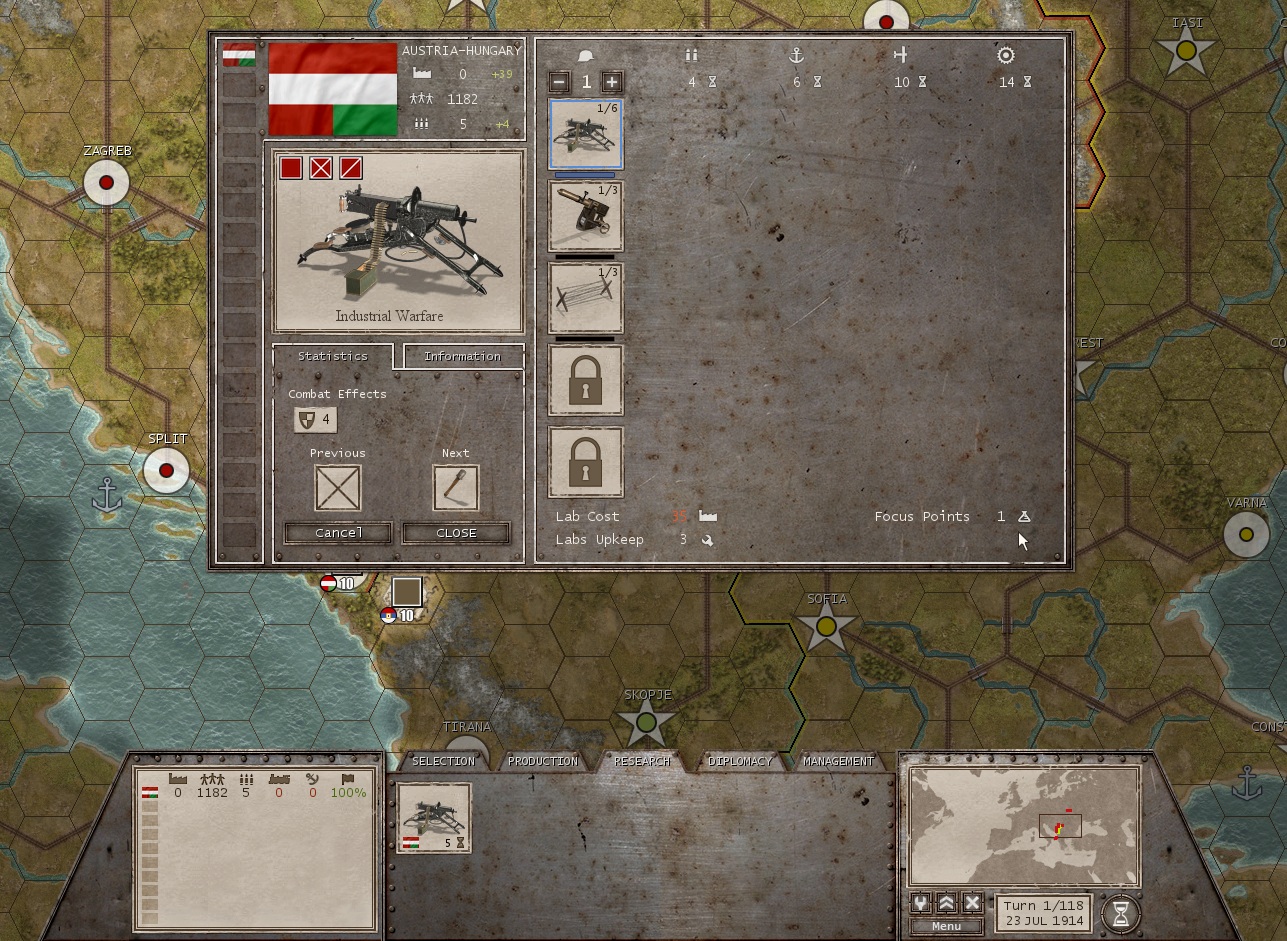Select the ammunition research category icon
This screenshot has width=1287, height=941.
click(x=690, y=55)
